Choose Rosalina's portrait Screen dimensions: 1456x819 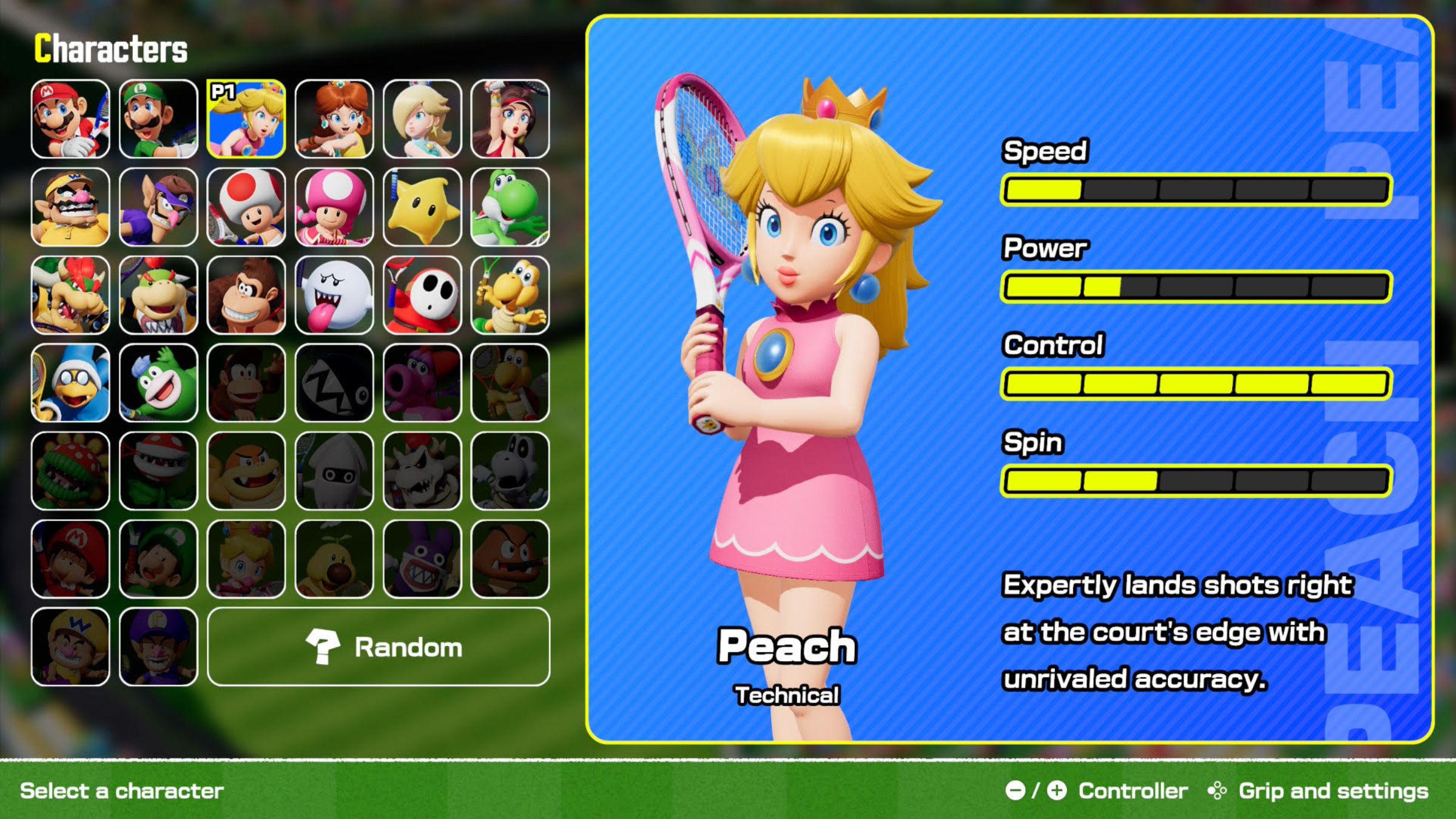click(422, 119)
